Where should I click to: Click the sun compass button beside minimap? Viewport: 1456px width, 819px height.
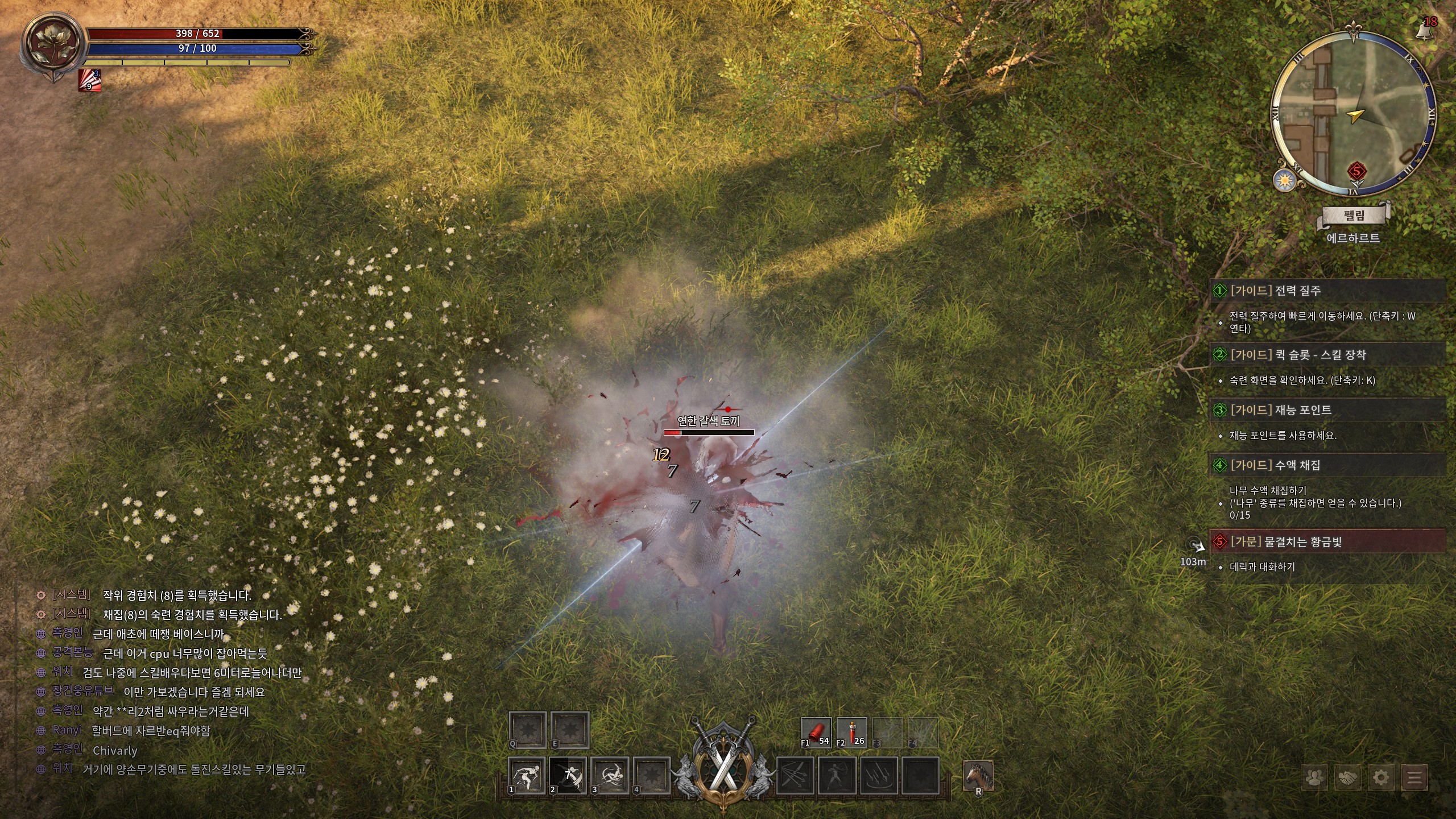(1284, 181)
